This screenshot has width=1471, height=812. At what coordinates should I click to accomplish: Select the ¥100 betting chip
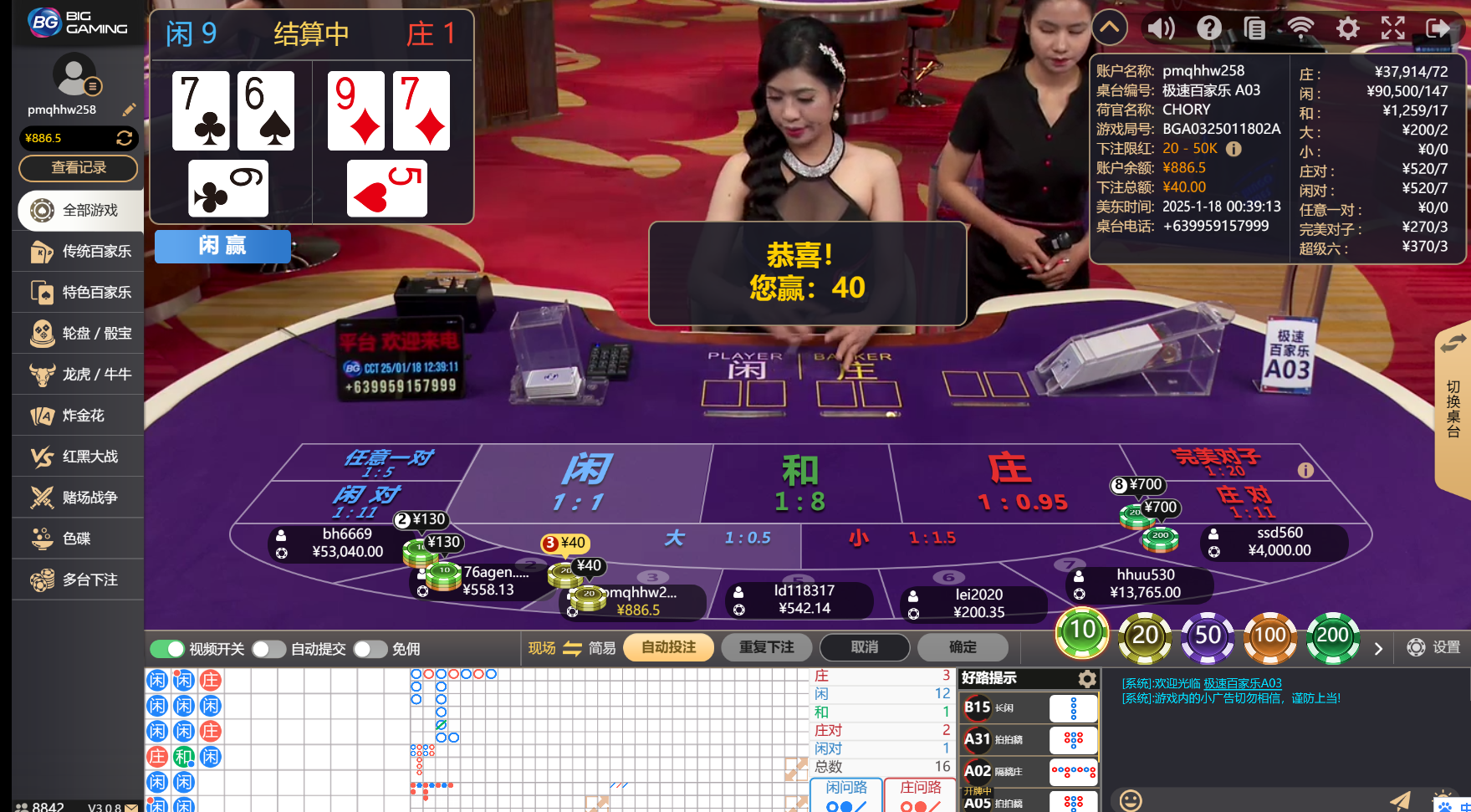[x=1270, y=637]
